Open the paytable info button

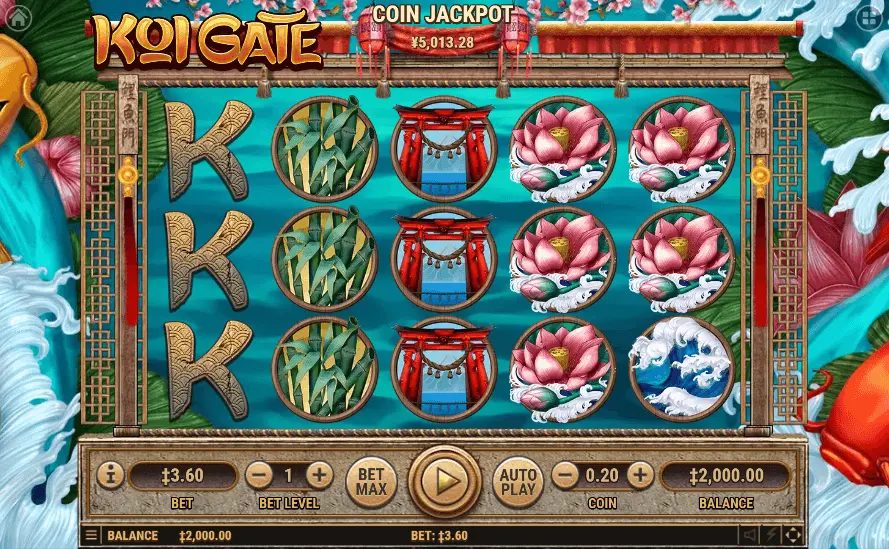tap(111, 474)
